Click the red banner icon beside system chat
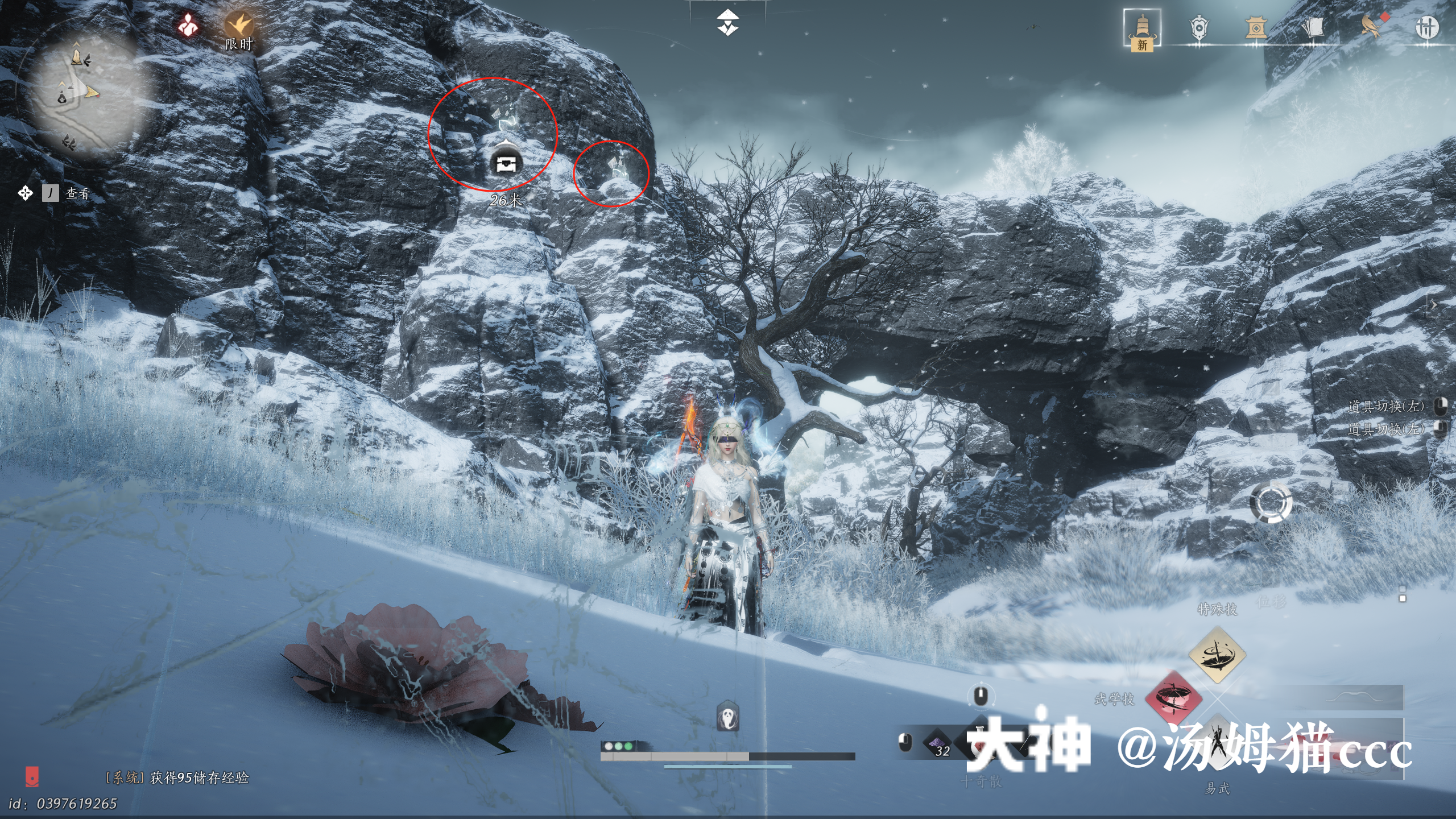 point(32,777)
